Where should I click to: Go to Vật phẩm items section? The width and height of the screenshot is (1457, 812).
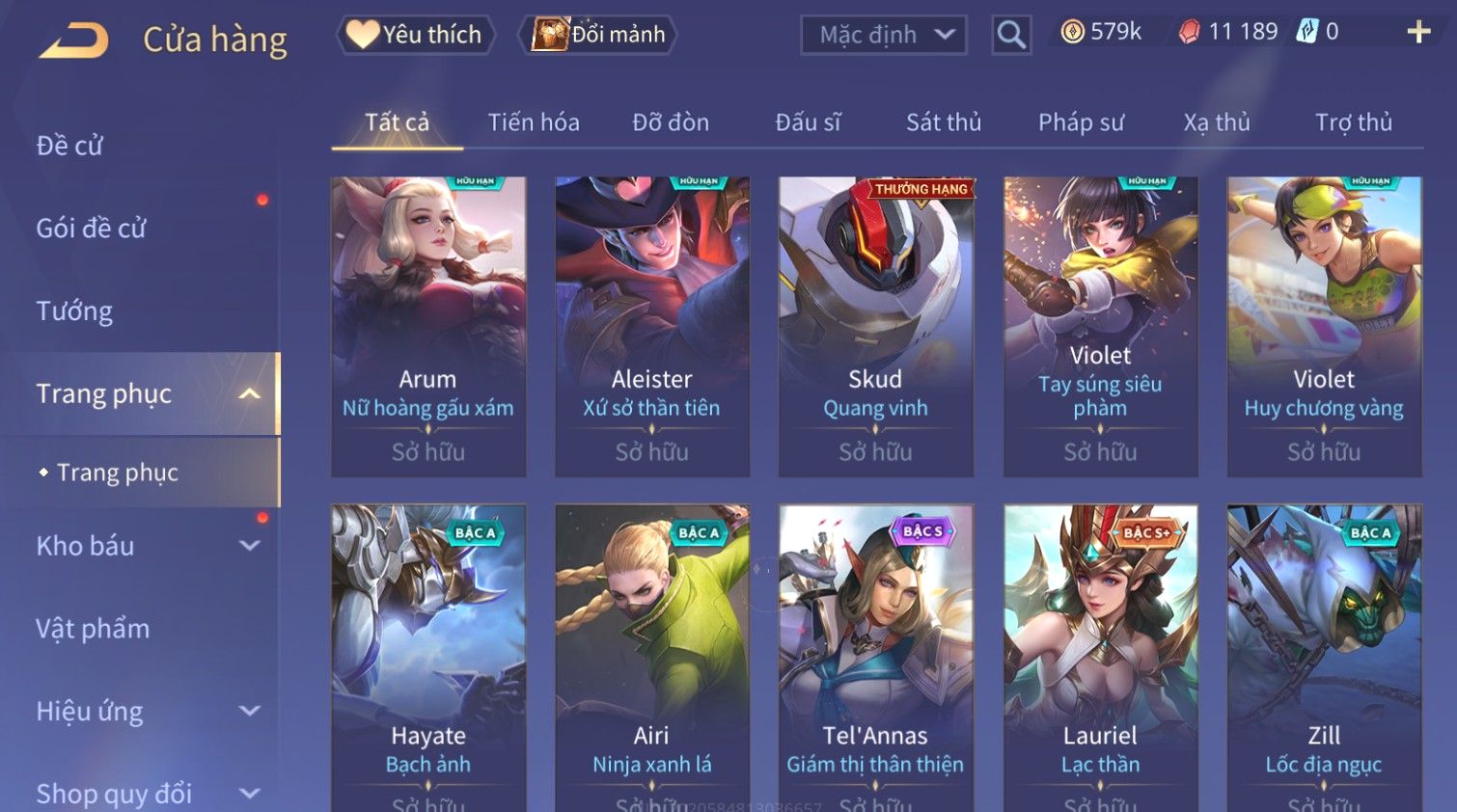[x=93, y=629]
